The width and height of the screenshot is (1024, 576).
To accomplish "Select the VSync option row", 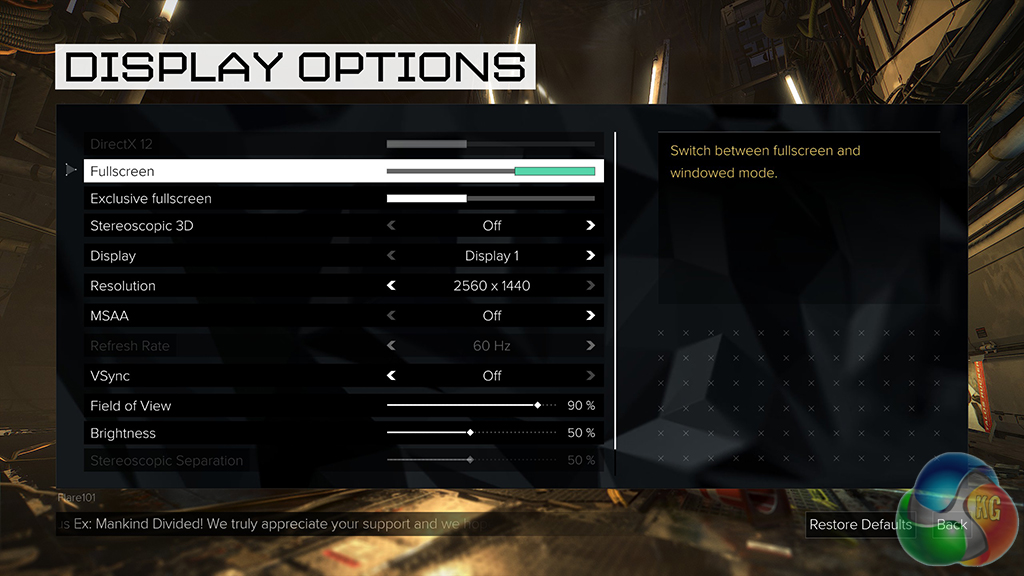I will tap(200, 376).
